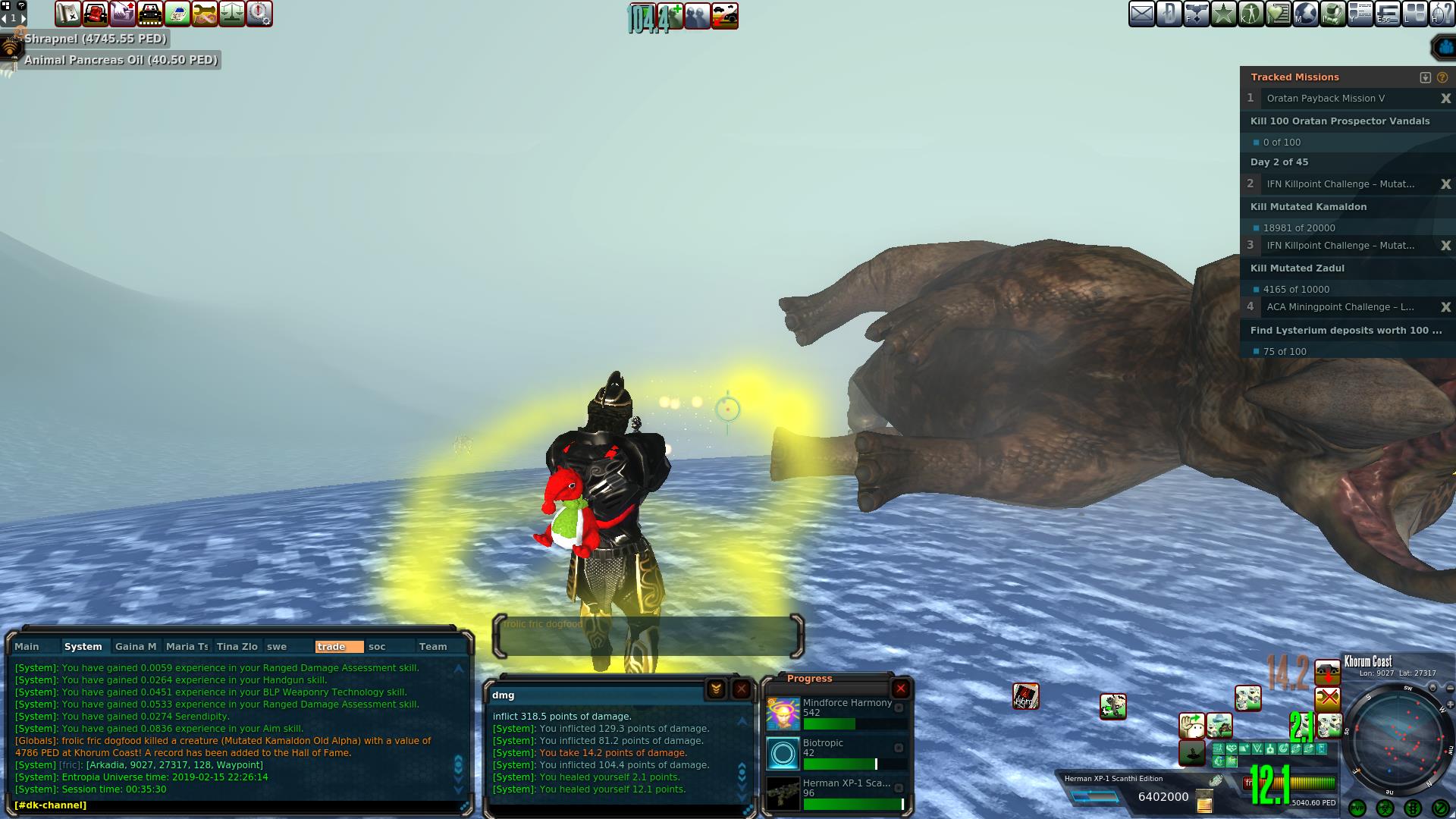Toggle the PVP indicator button
Screen dimensions: 1456x819
(x=1357, y=808)
